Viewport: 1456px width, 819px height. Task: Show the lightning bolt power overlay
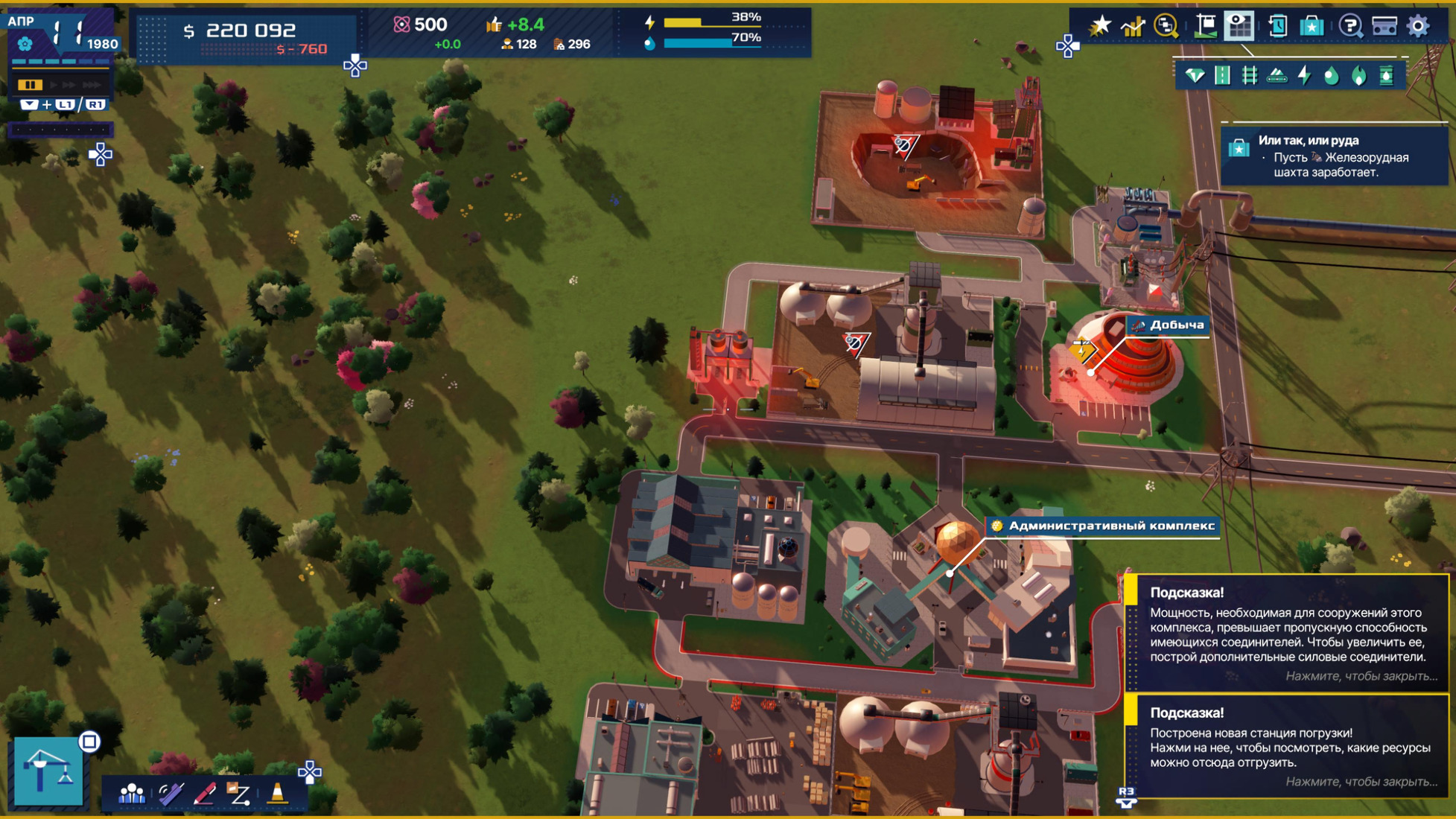point(1304,75)
